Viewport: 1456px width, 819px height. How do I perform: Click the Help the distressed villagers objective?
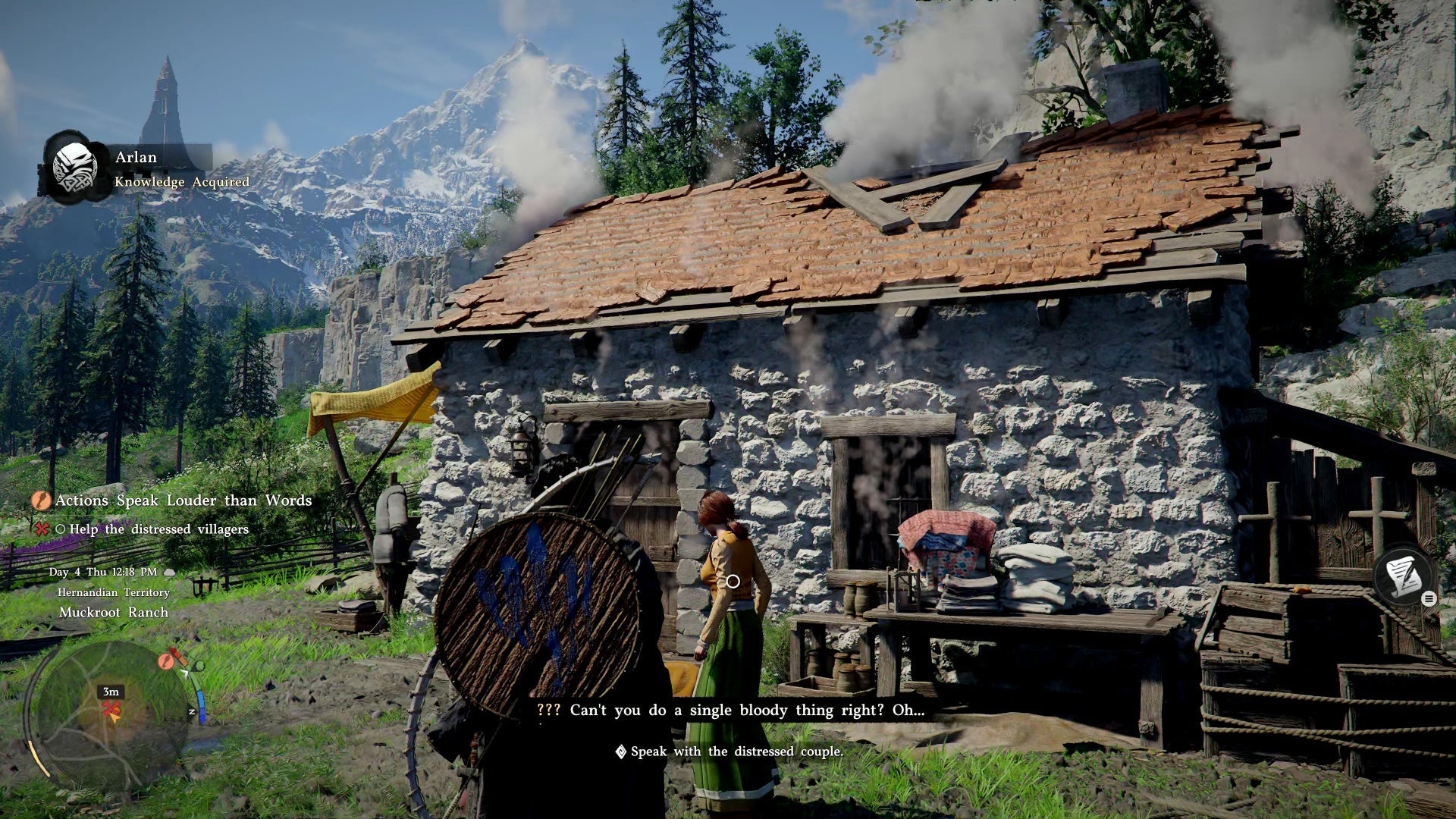click(x=158, y=529)
